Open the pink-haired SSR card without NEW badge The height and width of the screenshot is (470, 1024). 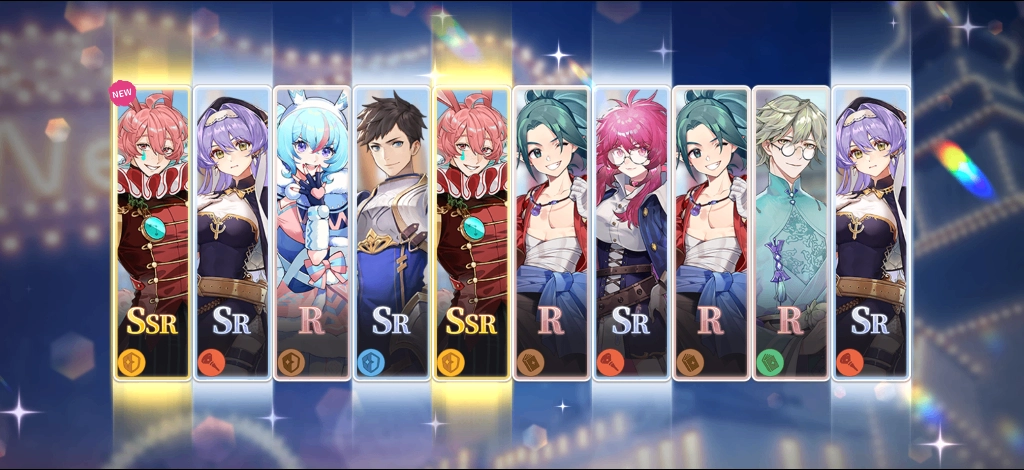[x=472, y=232]
